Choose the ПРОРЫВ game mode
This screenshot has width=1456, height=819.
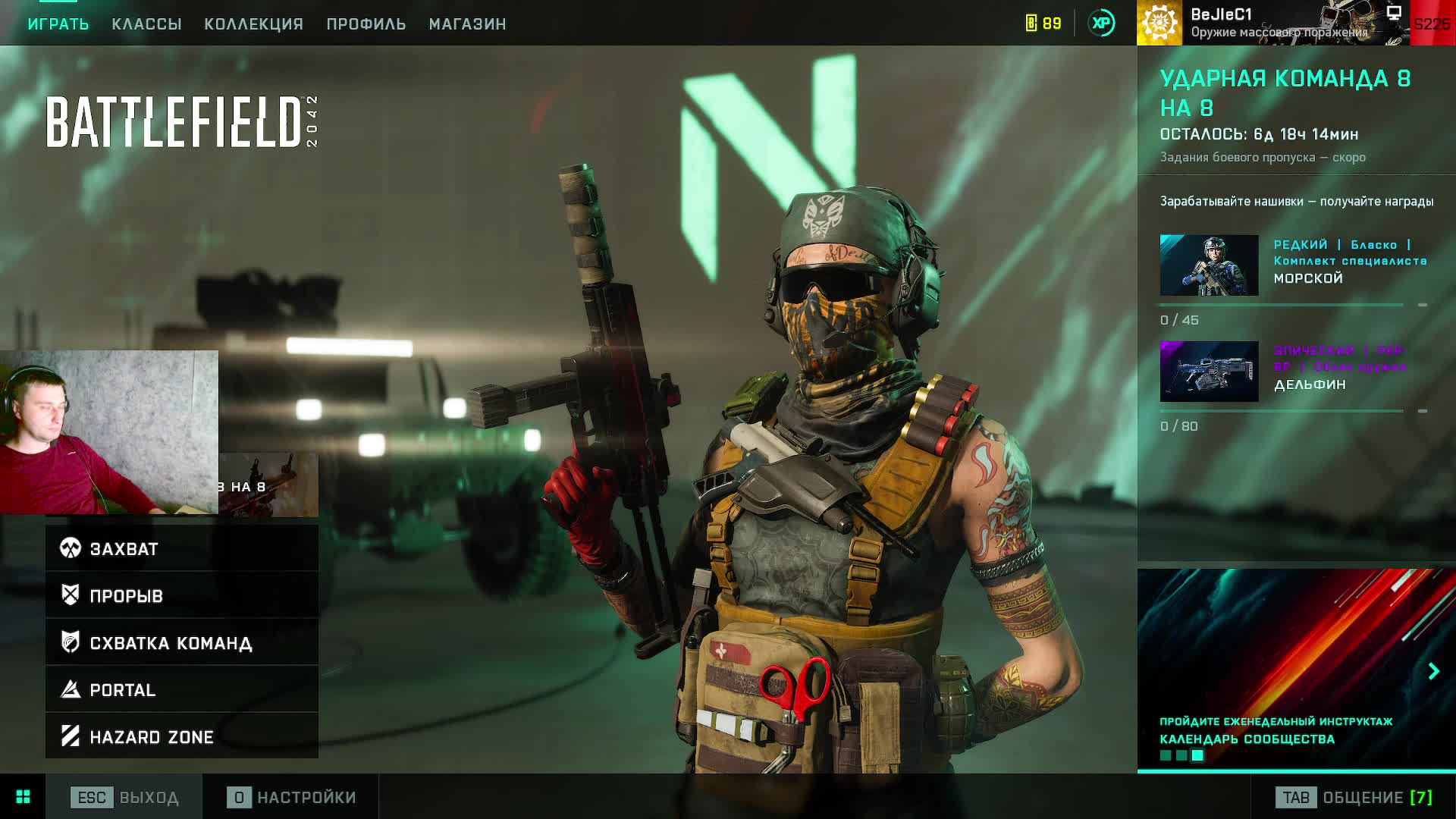coord(182,595)
